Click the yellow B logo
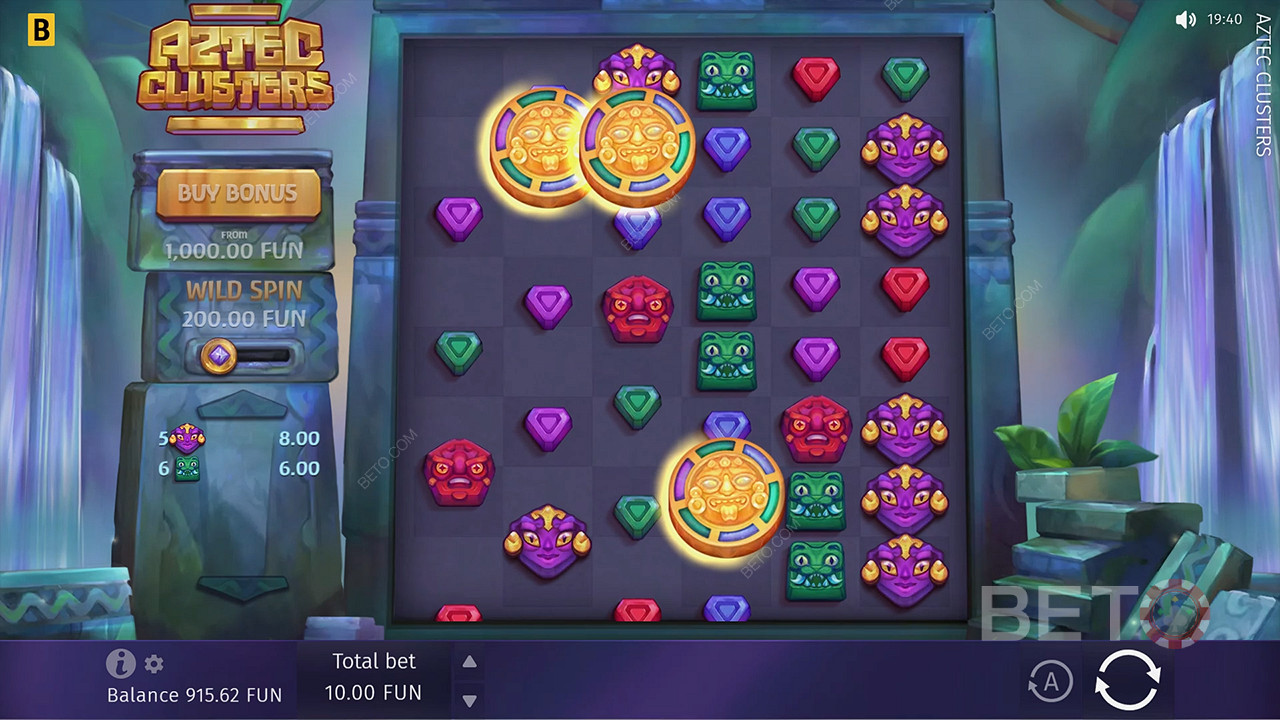The width and height of the screenshot is (1280, 720). coord(40,30)
